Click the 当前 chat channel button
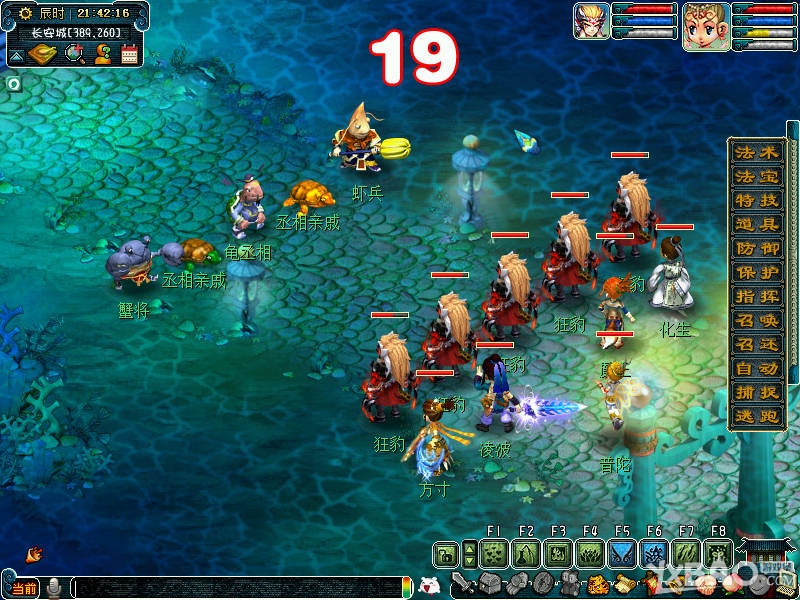 [x=25, y=587]
